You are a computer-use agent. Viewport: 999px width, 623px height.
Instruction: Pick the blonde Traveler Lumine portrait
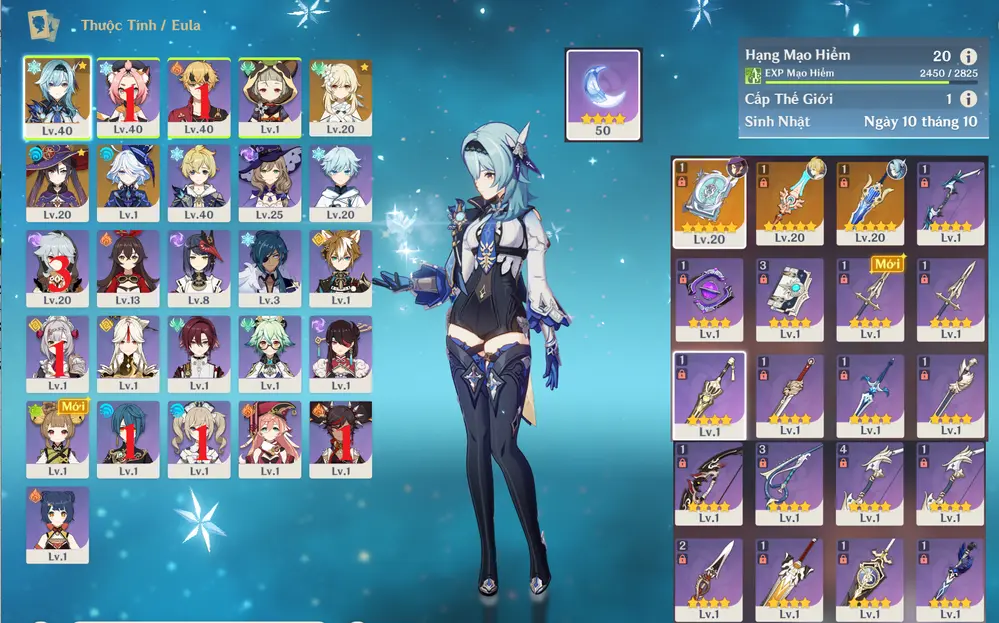point(341,96)
